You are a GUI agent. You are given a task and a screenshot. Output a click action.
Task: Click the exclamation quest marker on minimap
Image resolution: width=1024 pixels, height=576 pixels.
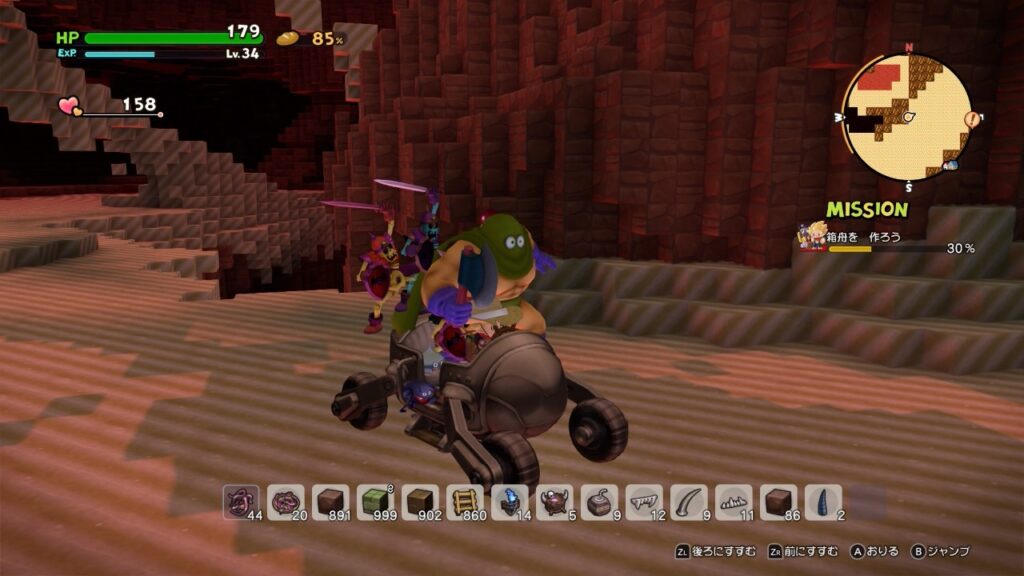point(970,119)
